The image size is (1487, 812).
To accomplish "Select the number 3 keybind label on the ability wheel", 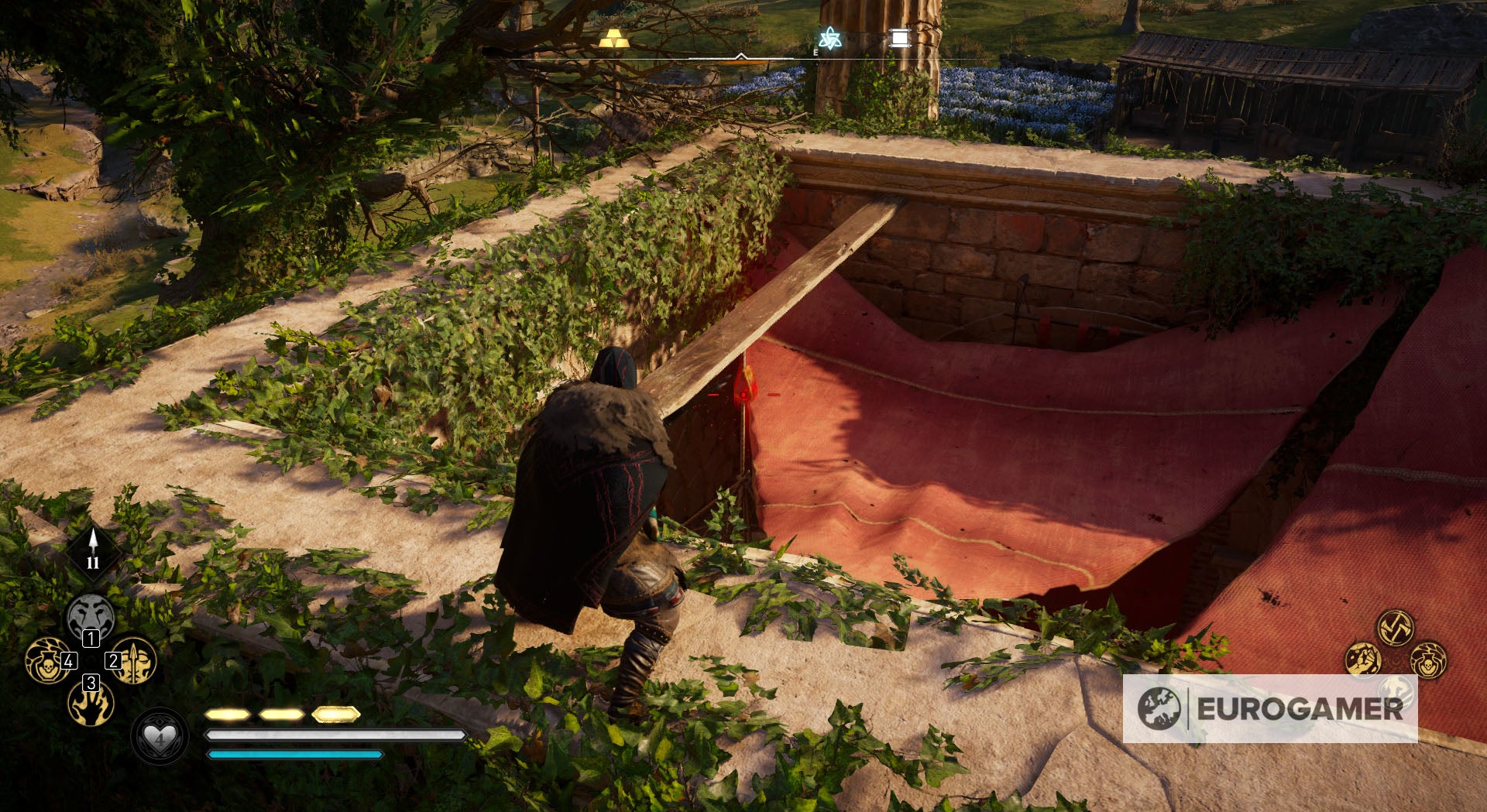I will click(91, 684).
